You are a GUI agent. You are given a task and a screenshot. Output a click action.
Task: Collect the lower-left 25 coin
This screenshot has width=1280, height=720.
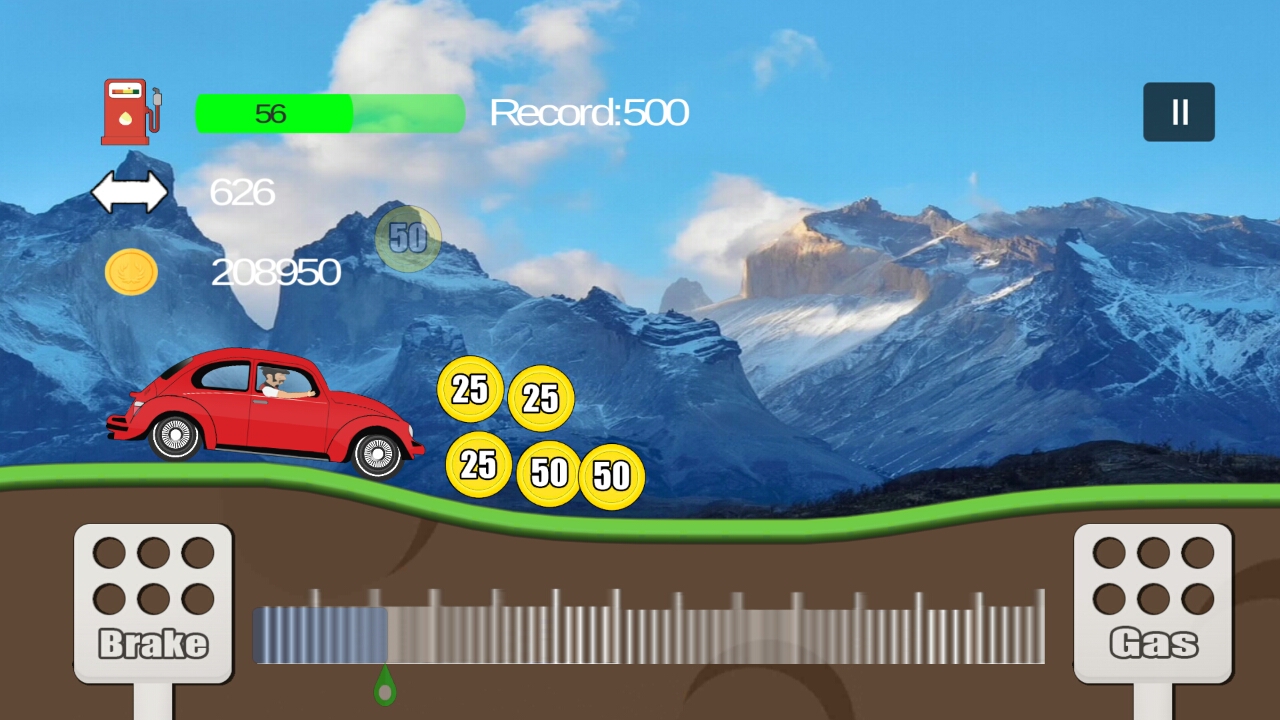[478, 465]
